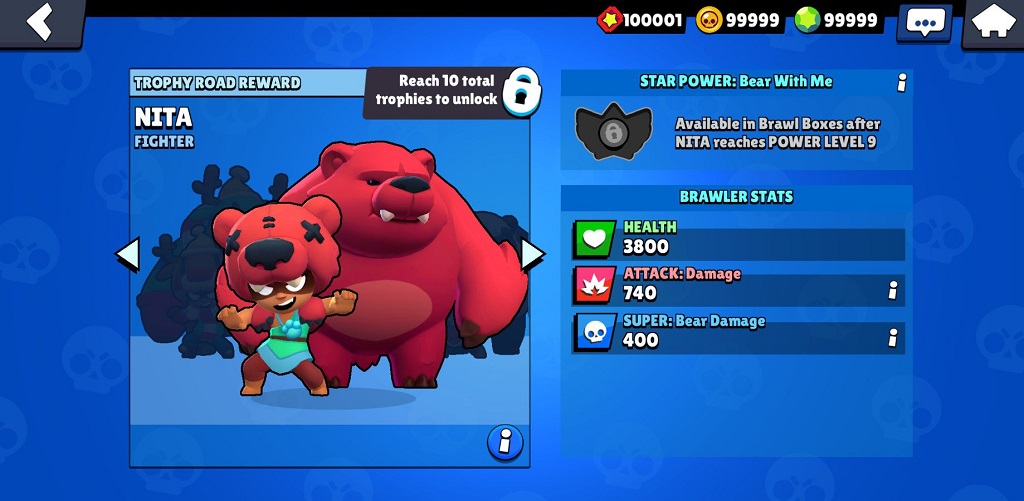Tap the gold coins counter
Viewport: 1024px width, 501px height.
[x=738, y=20]
